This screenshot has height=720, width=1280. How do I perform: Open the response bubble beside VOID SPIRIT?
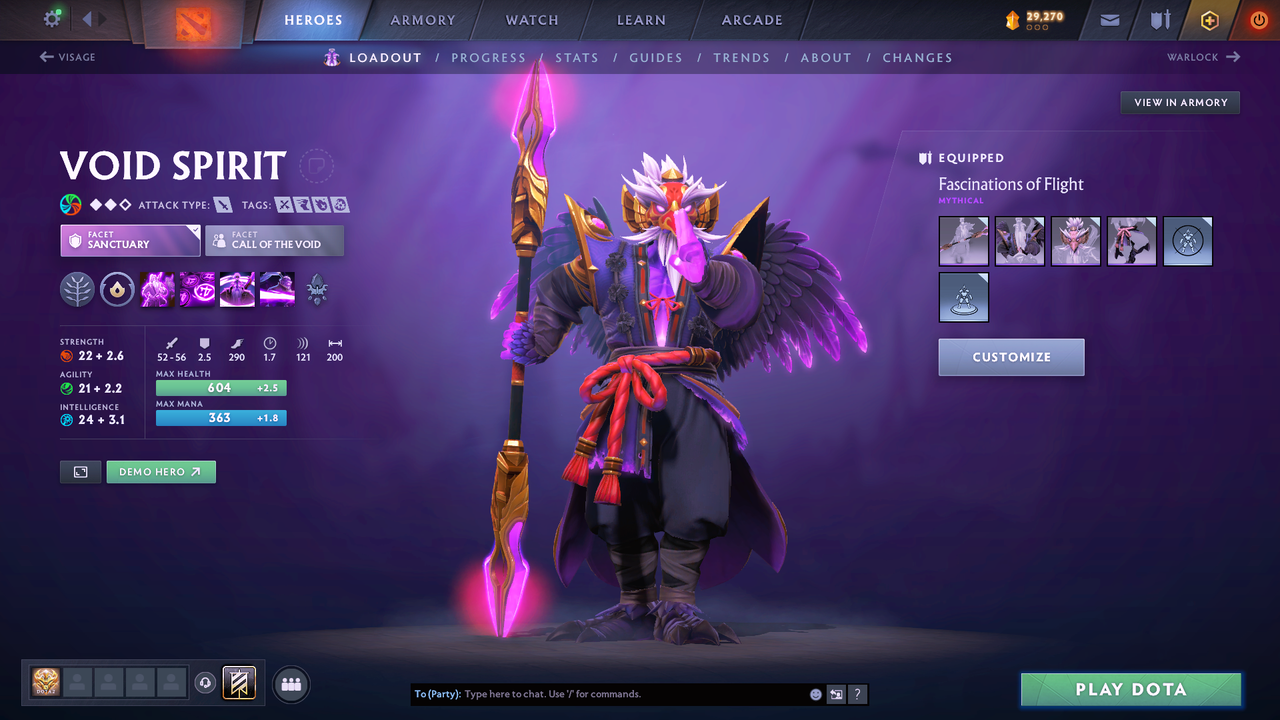click(x=317, y=166)
